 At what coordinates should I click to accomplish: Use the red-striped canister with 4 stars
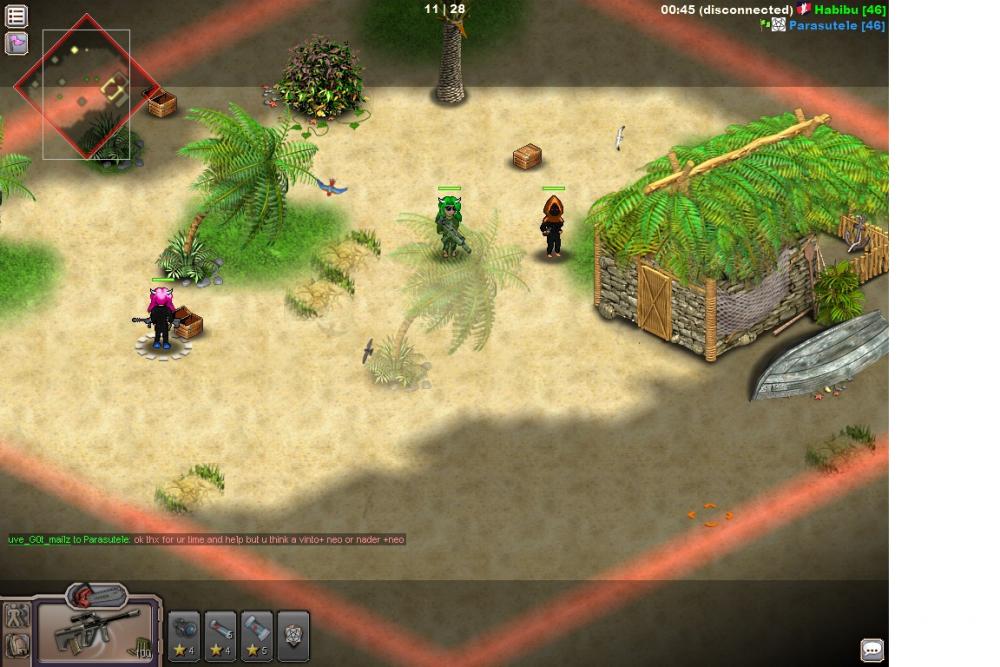[220, 636]
